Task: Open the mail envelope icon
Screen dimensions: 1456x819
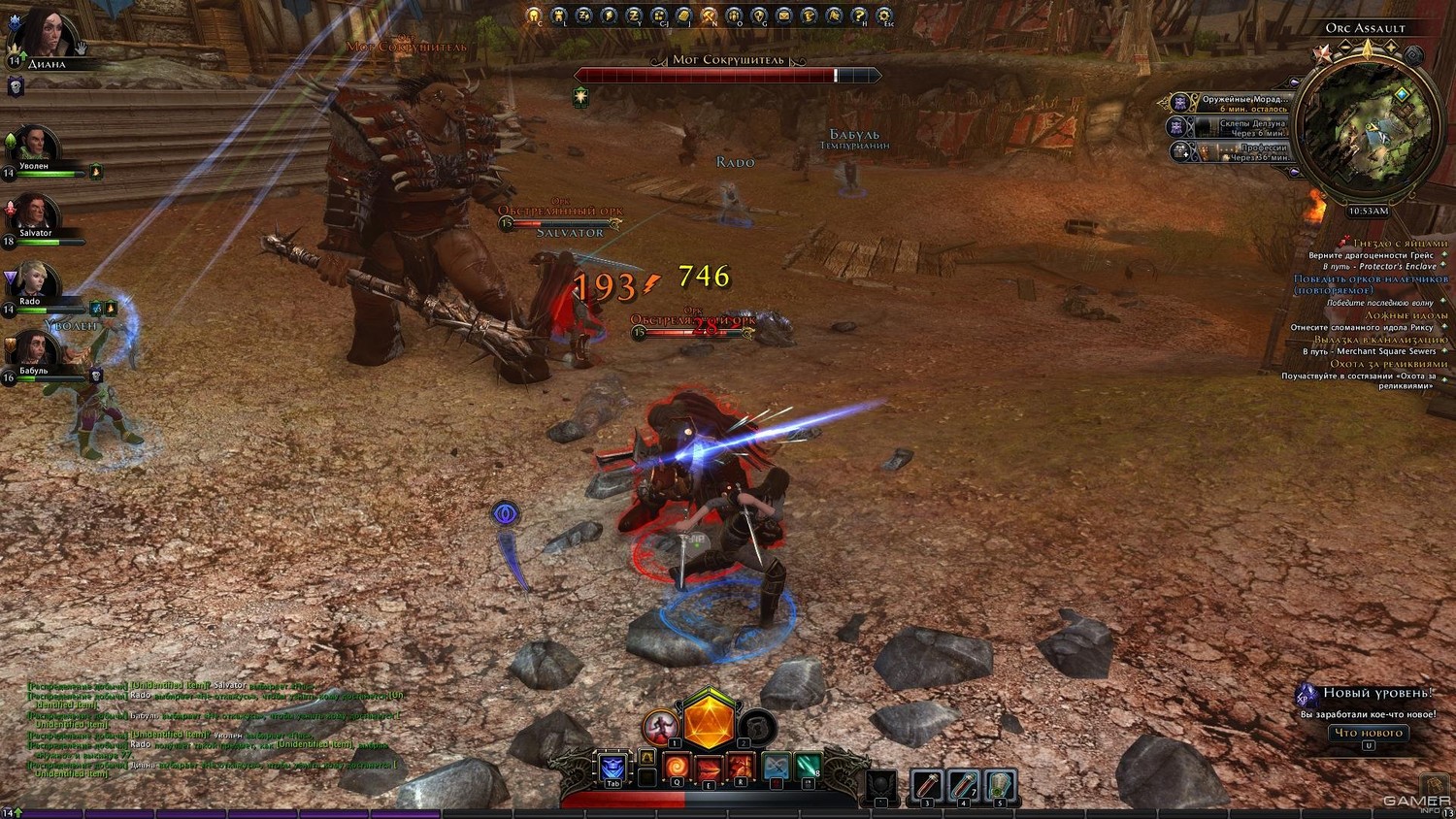Action: (x=784, y=16)
